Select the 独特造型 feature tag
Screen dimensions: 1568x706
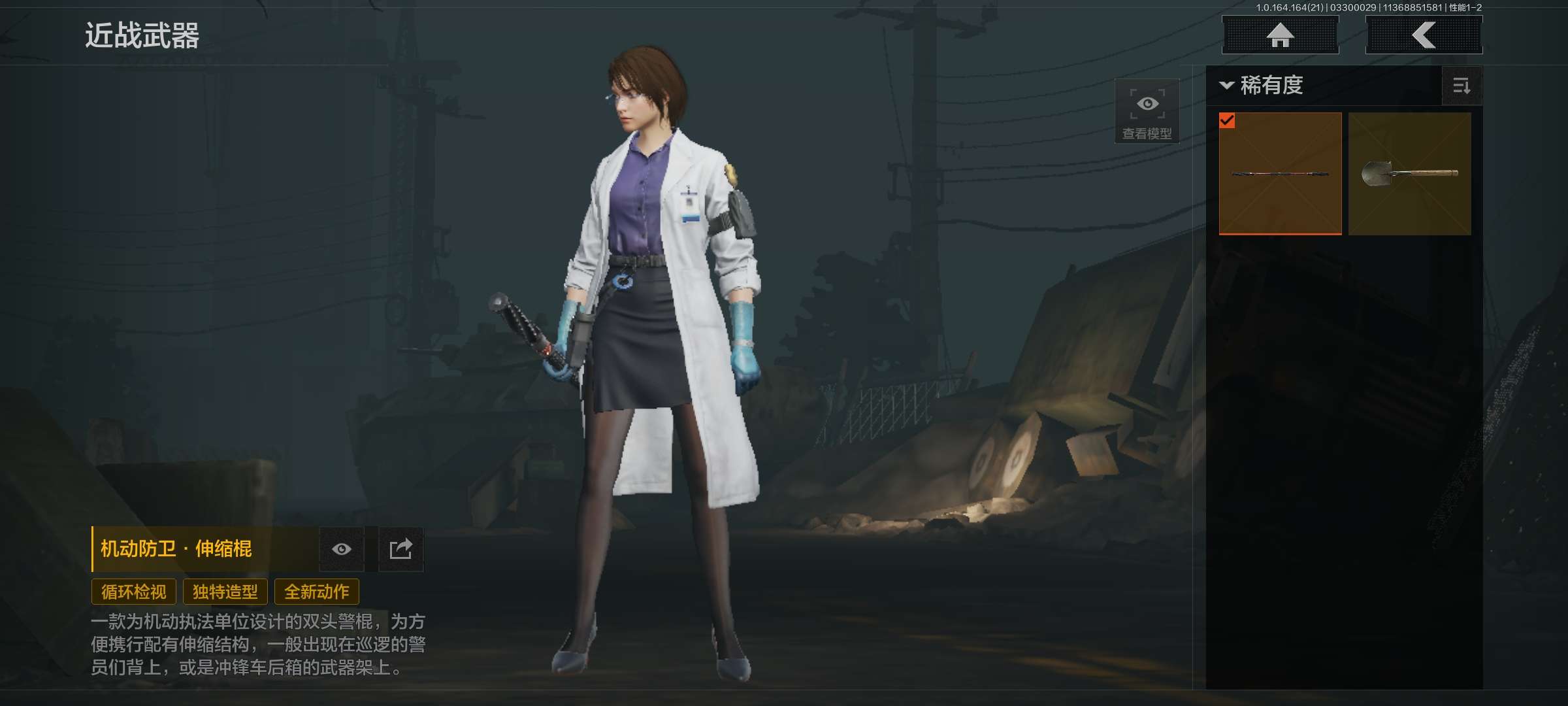(x=225, y=592)
